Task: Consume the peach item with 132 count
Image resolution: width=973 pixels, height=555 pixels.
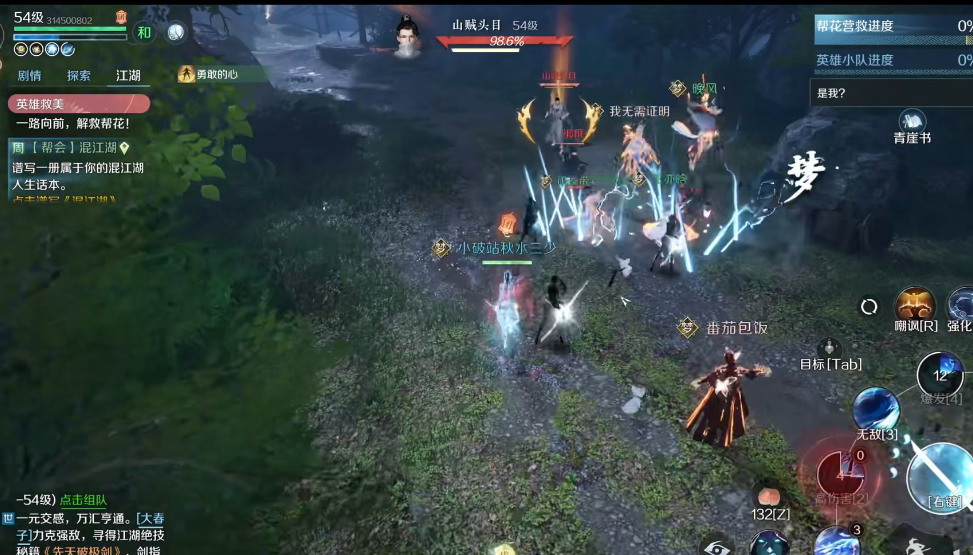Action: click(769, 497)
